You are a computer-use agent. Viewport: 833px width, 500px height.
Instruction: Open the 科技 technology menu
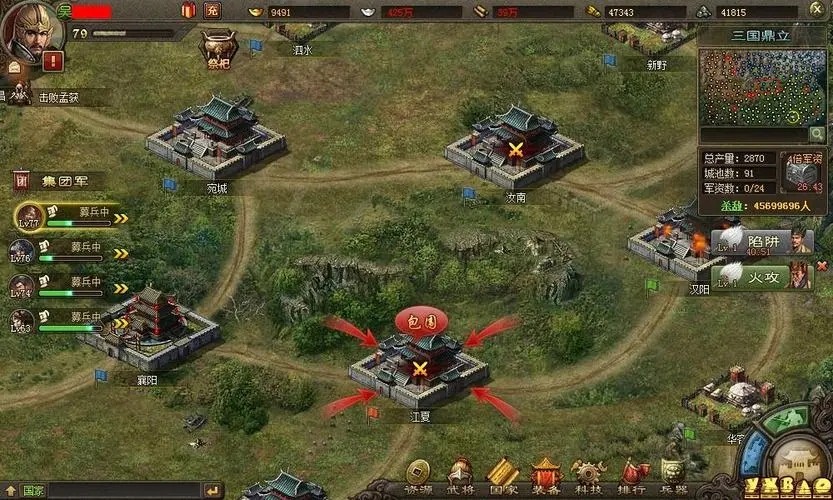point(587,475)
